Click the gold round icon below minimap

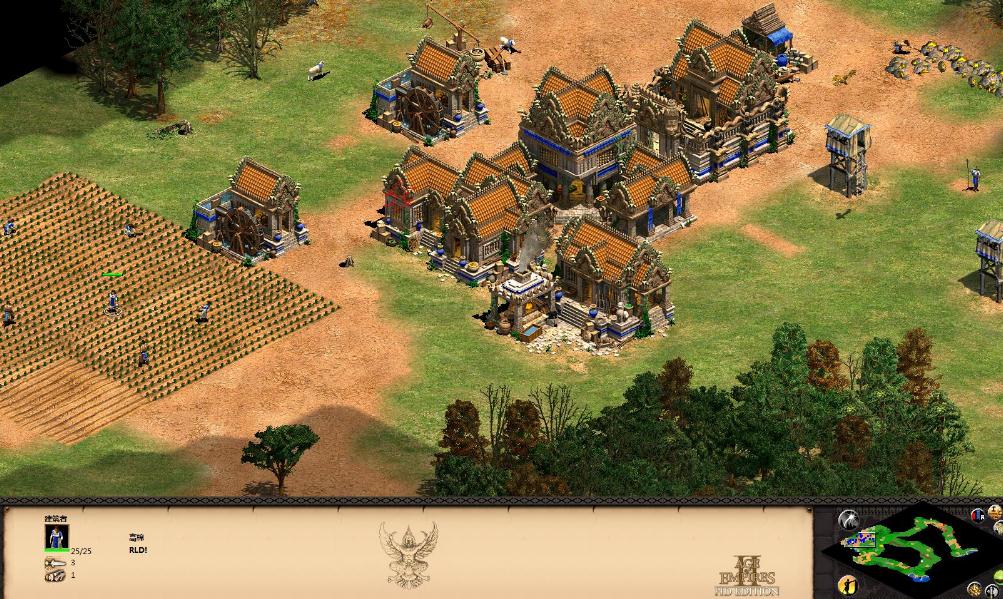point(973,588)
